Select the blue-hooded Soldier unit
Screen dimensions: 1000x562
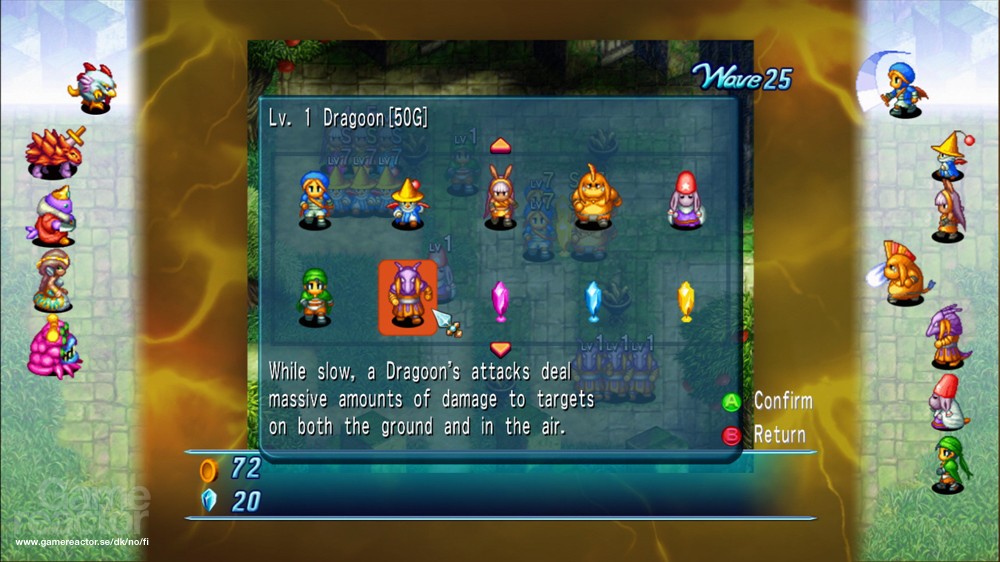[315, 198]
